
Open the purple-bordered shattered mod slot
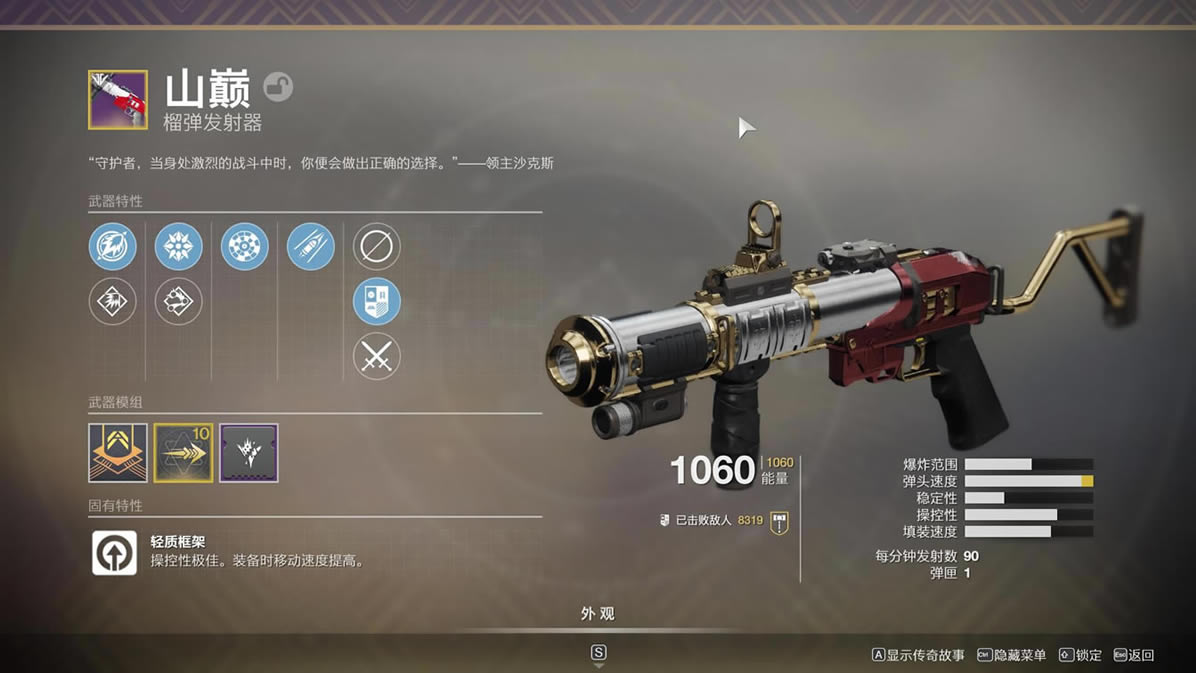pyautogui.click(x=249, y=453)
